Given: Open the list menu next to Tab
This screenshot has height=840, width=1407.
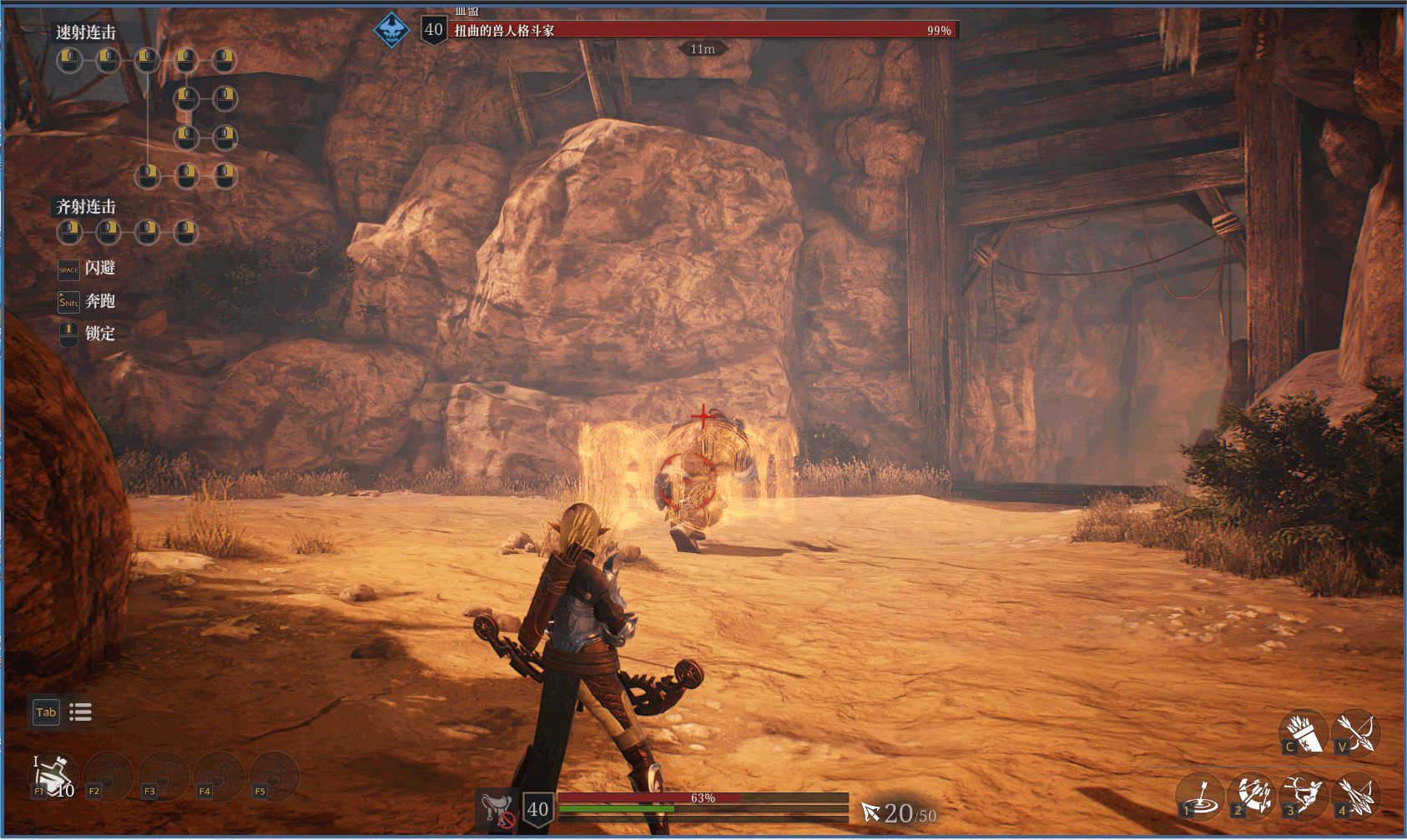Looking at the screenshot, I should 81,712.
